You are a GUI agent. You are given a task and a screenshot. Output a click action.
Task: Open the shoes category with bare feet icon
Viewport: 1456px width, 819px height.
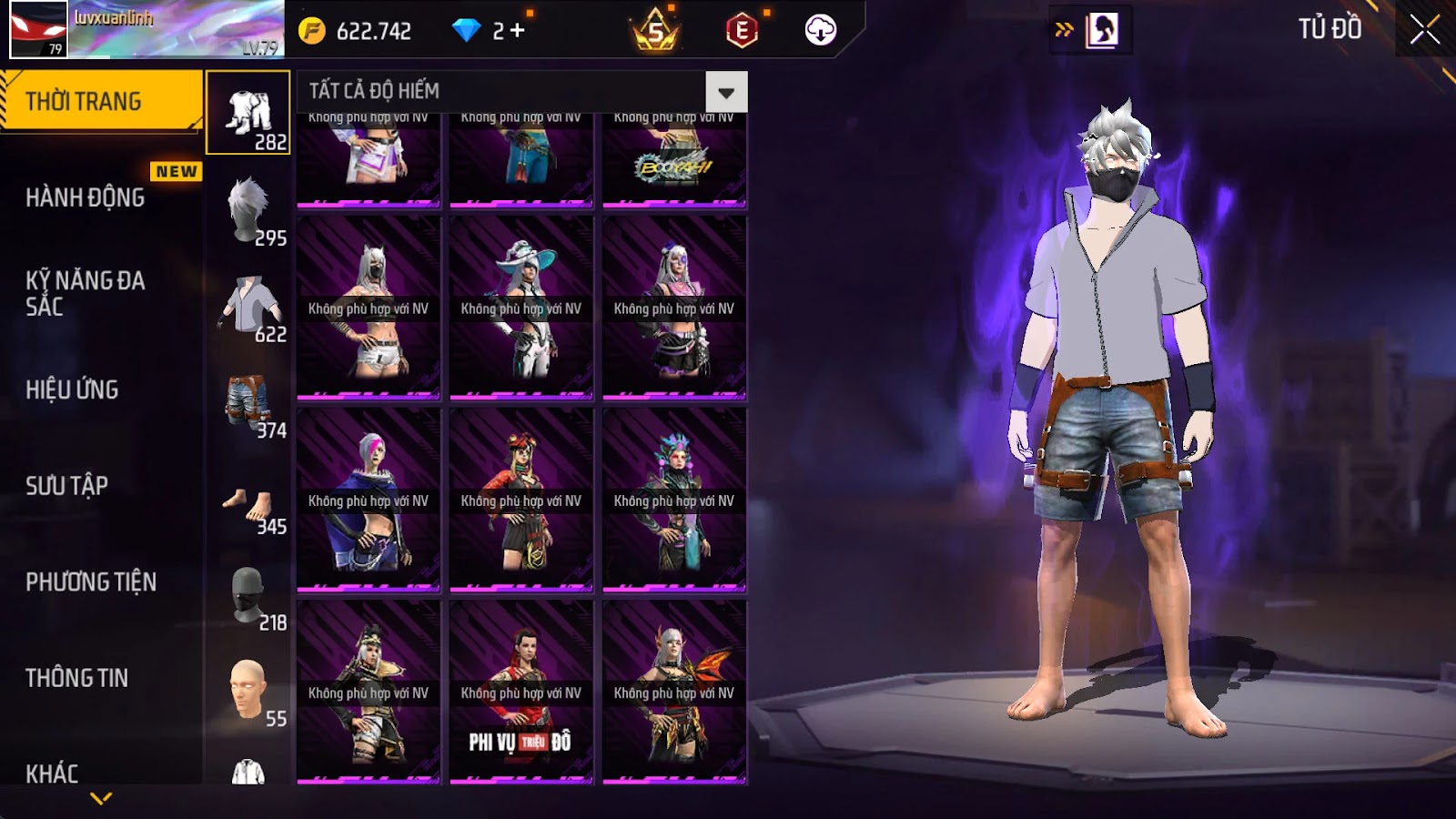(x=248, y=503)
